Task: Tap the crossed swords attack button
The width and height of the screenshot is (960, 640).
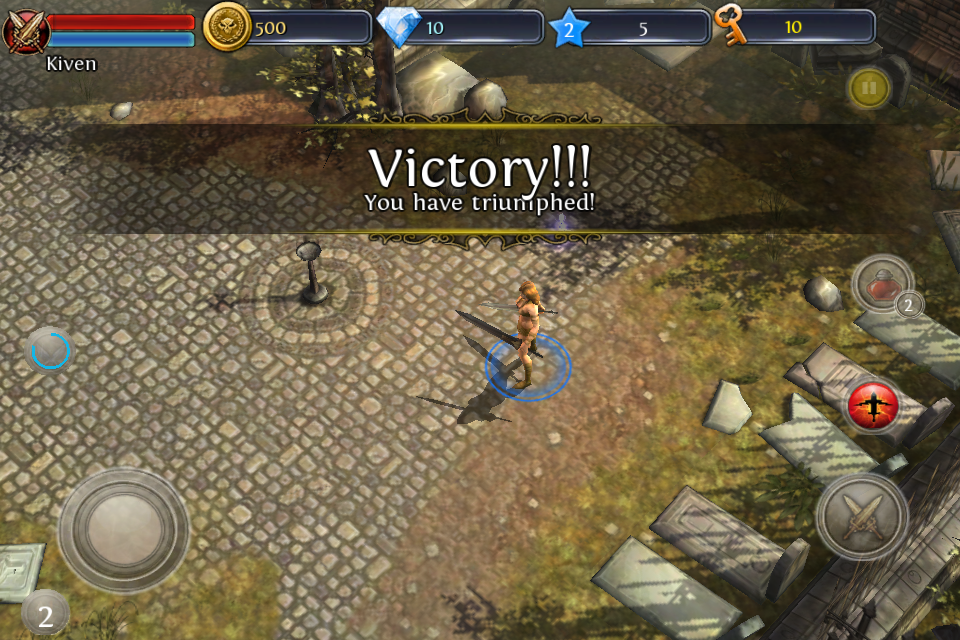Action: coord(862,516)
